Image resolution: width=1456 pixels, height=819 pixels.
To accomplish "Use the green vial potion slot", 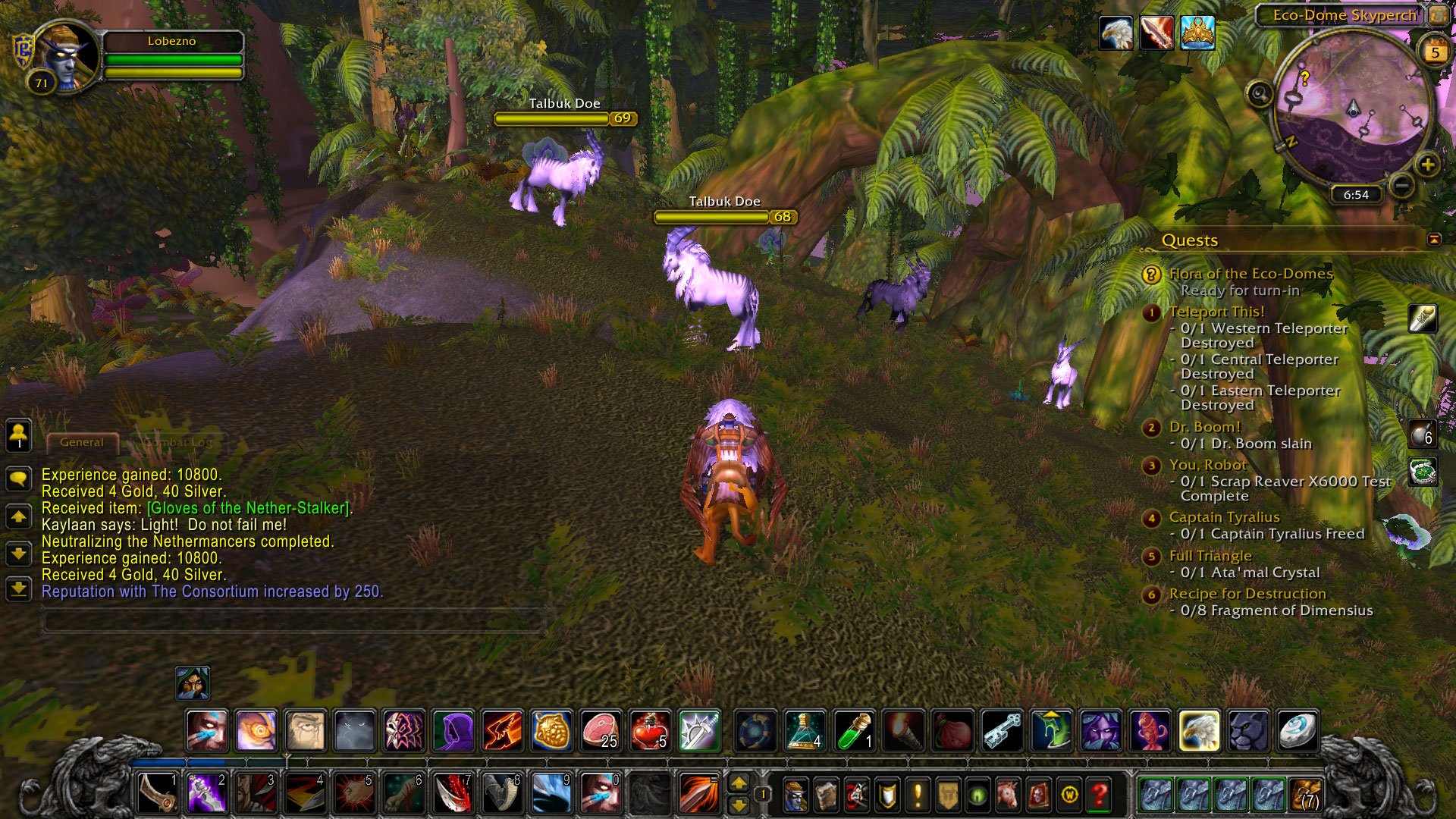I will coord(854,731).
